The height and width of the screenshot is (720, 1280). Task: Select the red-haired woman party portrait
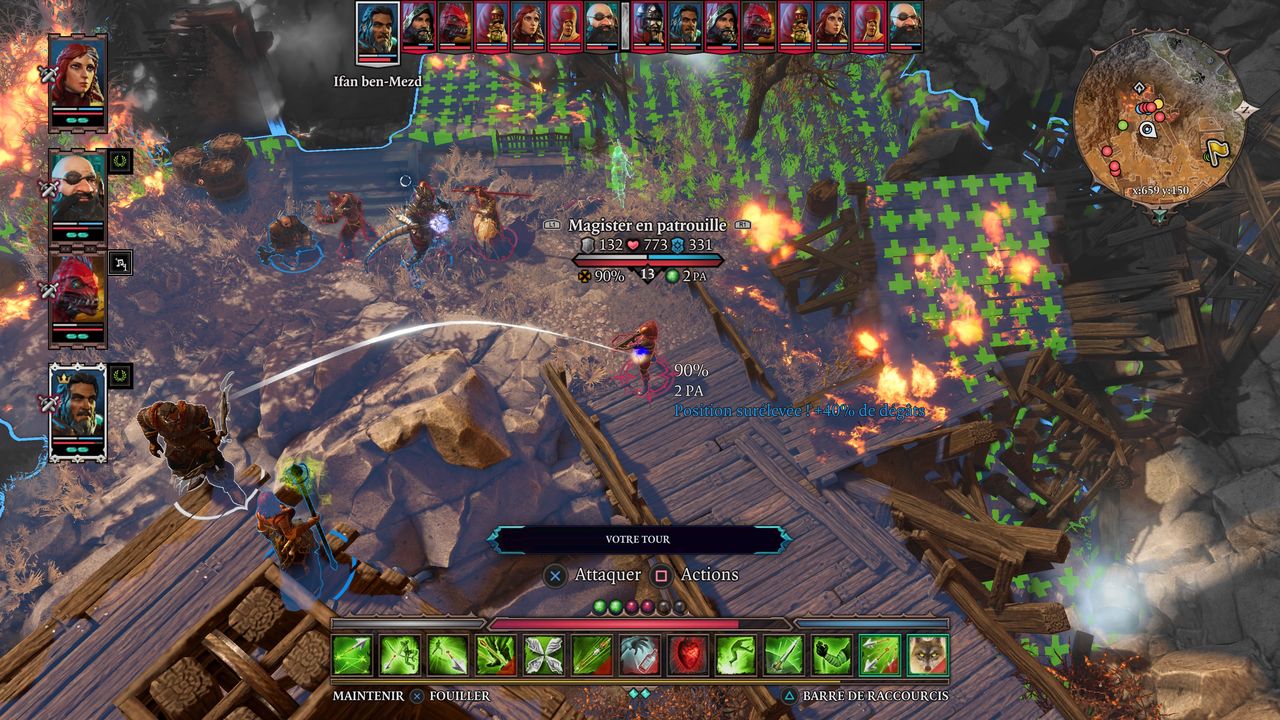[77, 79]
